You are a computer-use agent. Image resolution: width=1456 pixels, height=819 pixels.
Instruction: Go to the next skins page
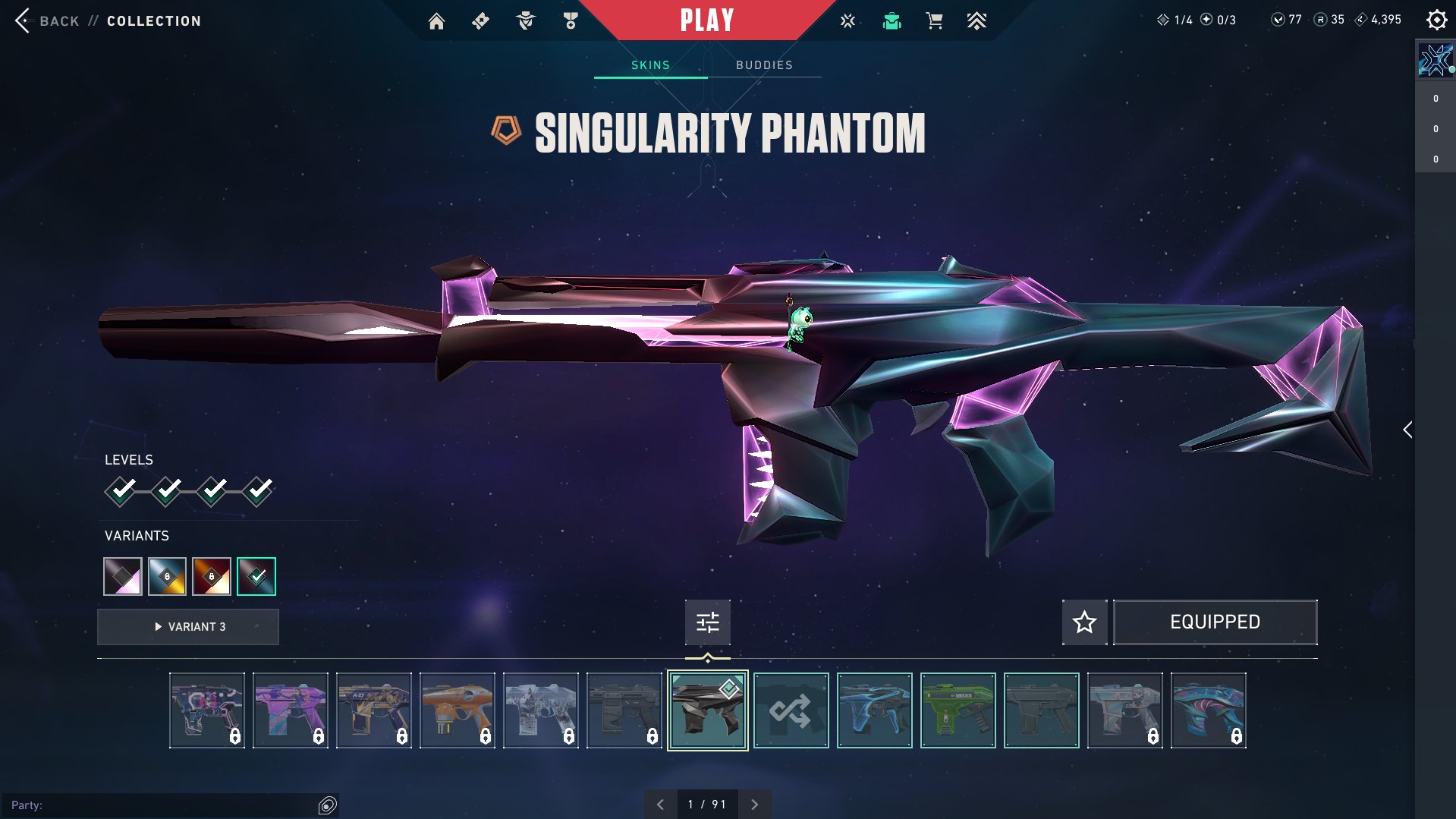[754, 805]
